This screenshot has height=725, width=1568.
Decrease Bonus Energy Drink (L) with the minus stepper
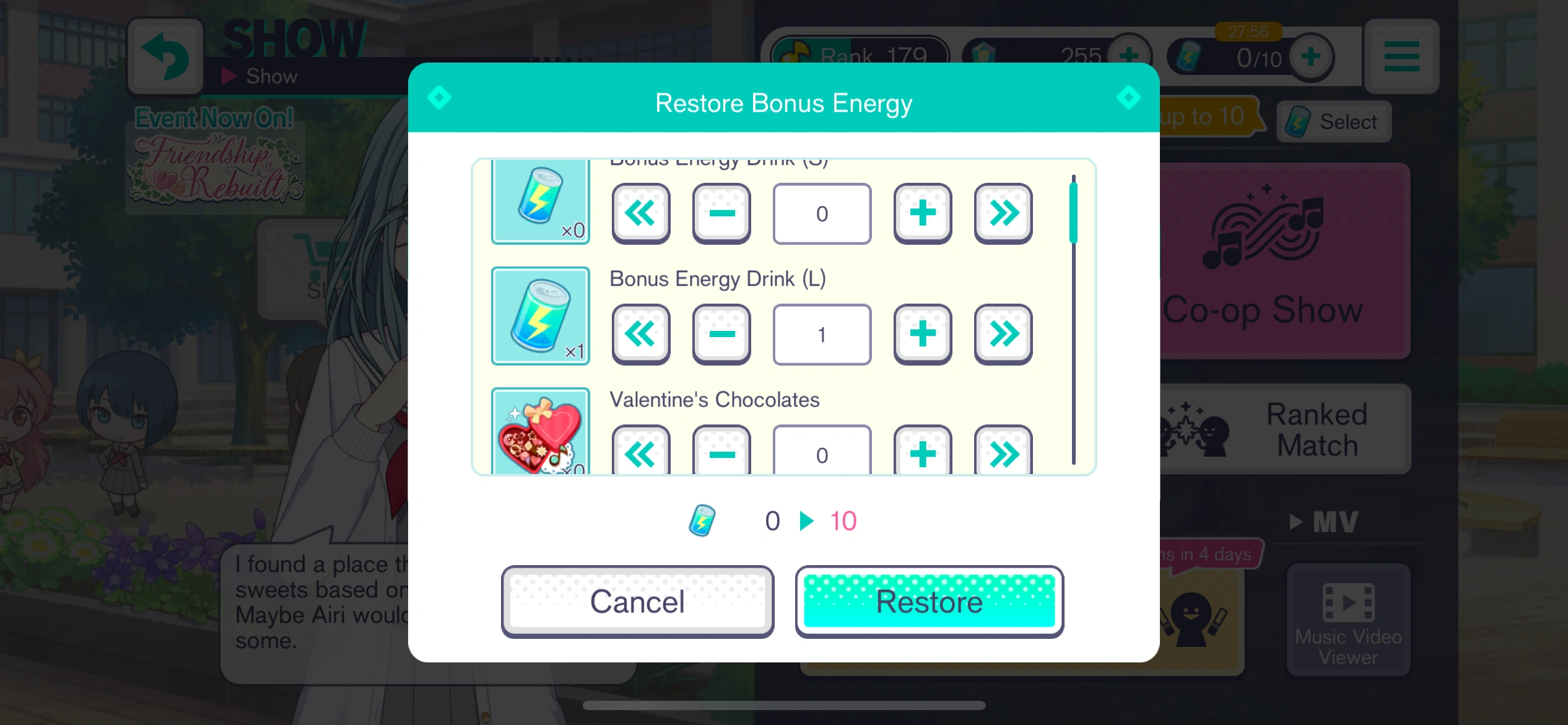pyautogui.click(x=721, y=334)
